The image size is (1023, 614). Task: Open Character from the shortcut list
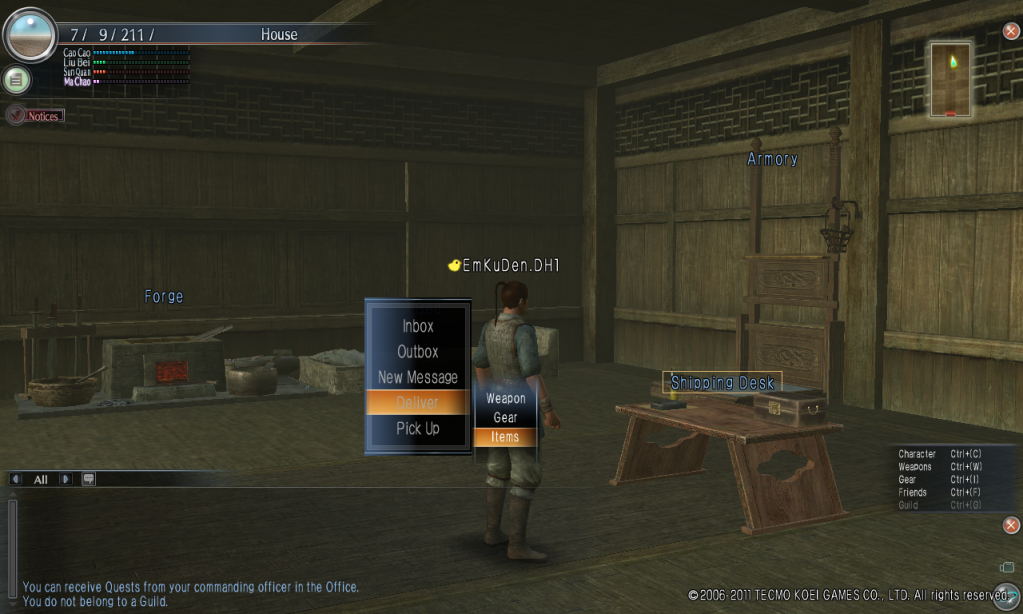pos(917,455)
